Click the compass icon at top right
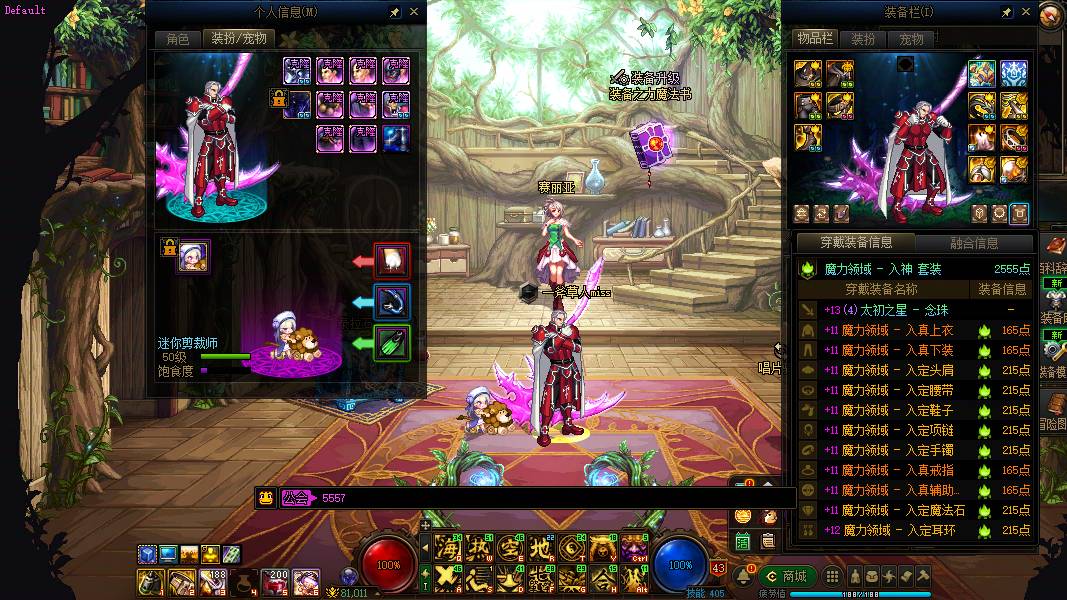The width and height of the screenshot is (1067, 600). click(x=1052, y=17)
